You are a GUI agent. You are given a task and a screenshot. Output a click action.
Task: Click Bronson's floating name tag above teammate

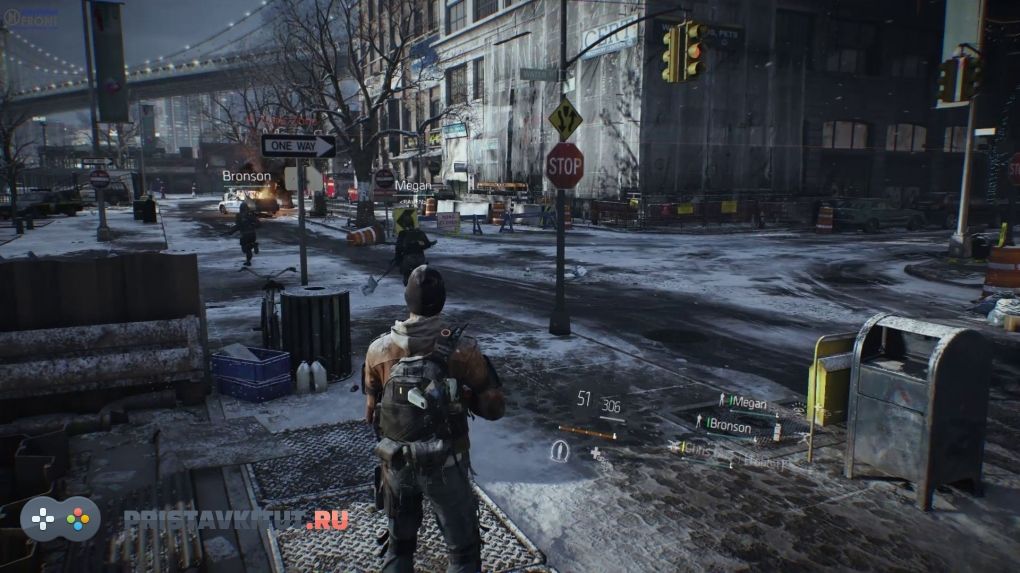coord(246,177)
